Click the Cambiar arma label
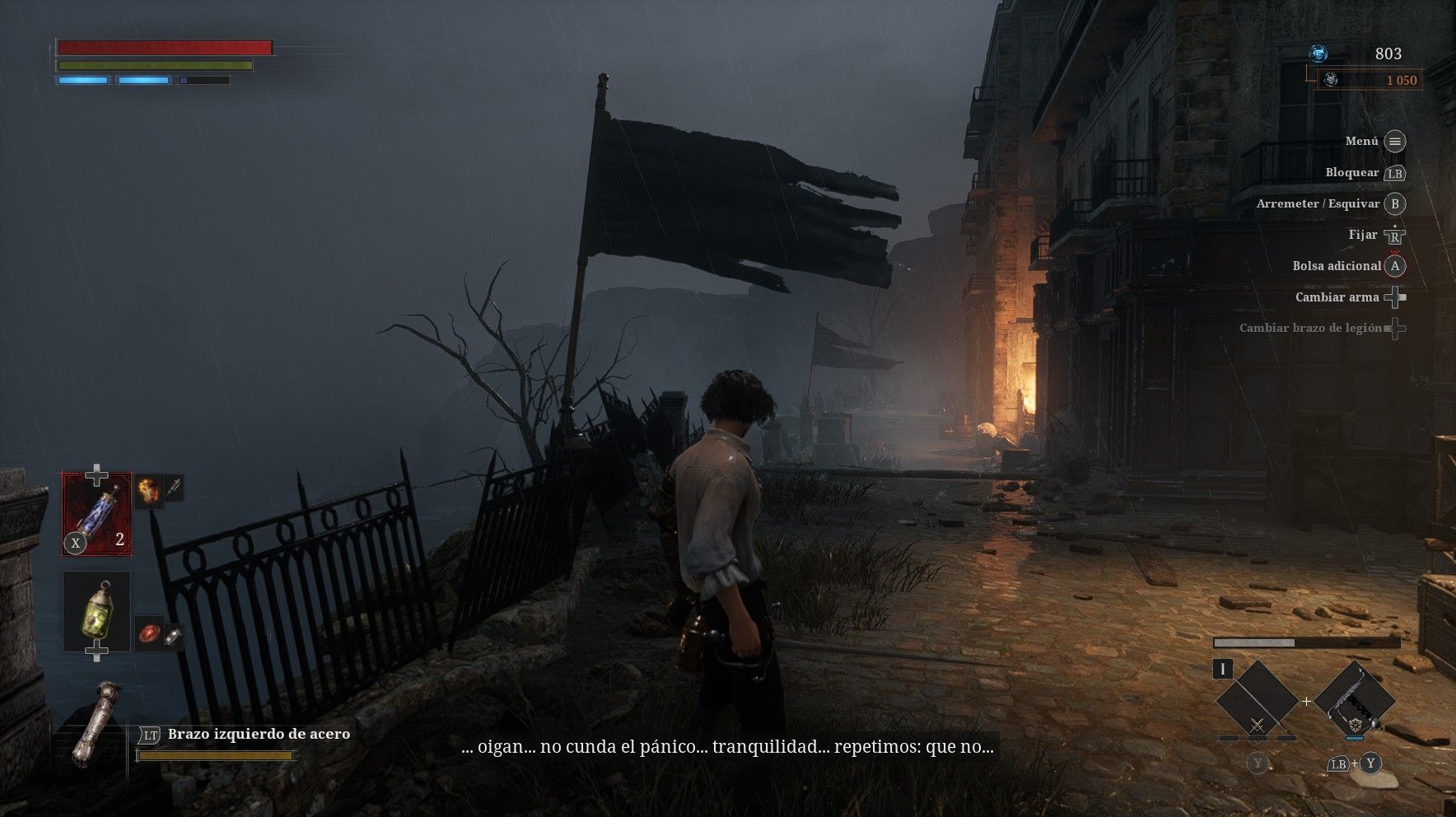 pos(1336,297)
